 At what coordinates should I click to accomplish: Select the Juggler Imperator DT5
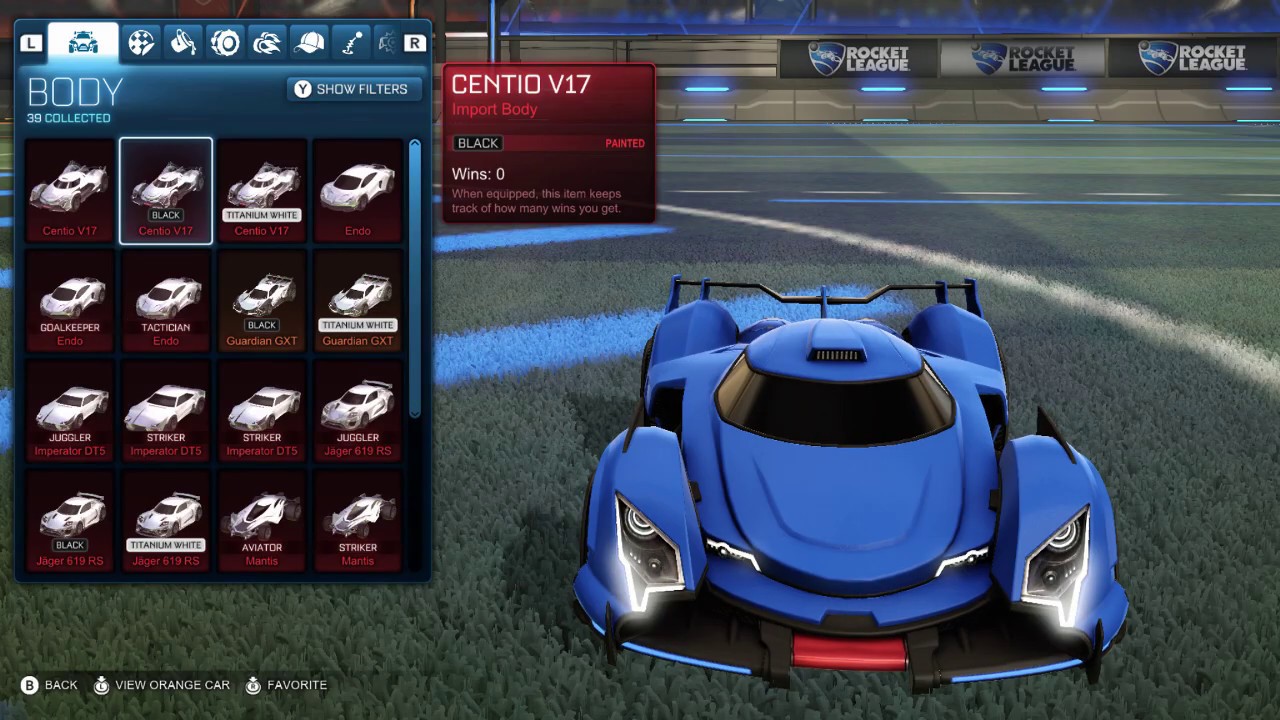(70, 410)
